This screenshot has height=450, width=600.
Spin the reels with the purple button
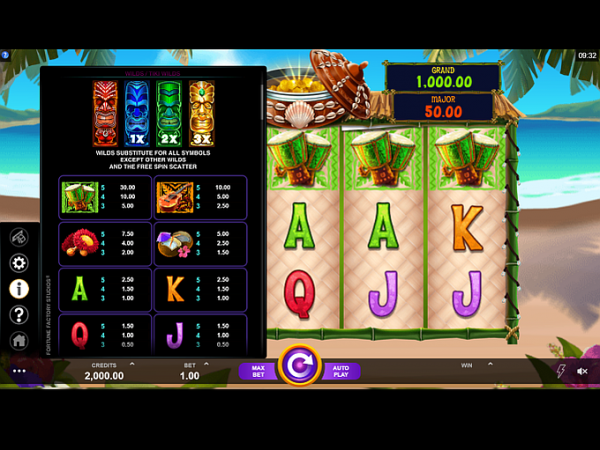[298, 366]
